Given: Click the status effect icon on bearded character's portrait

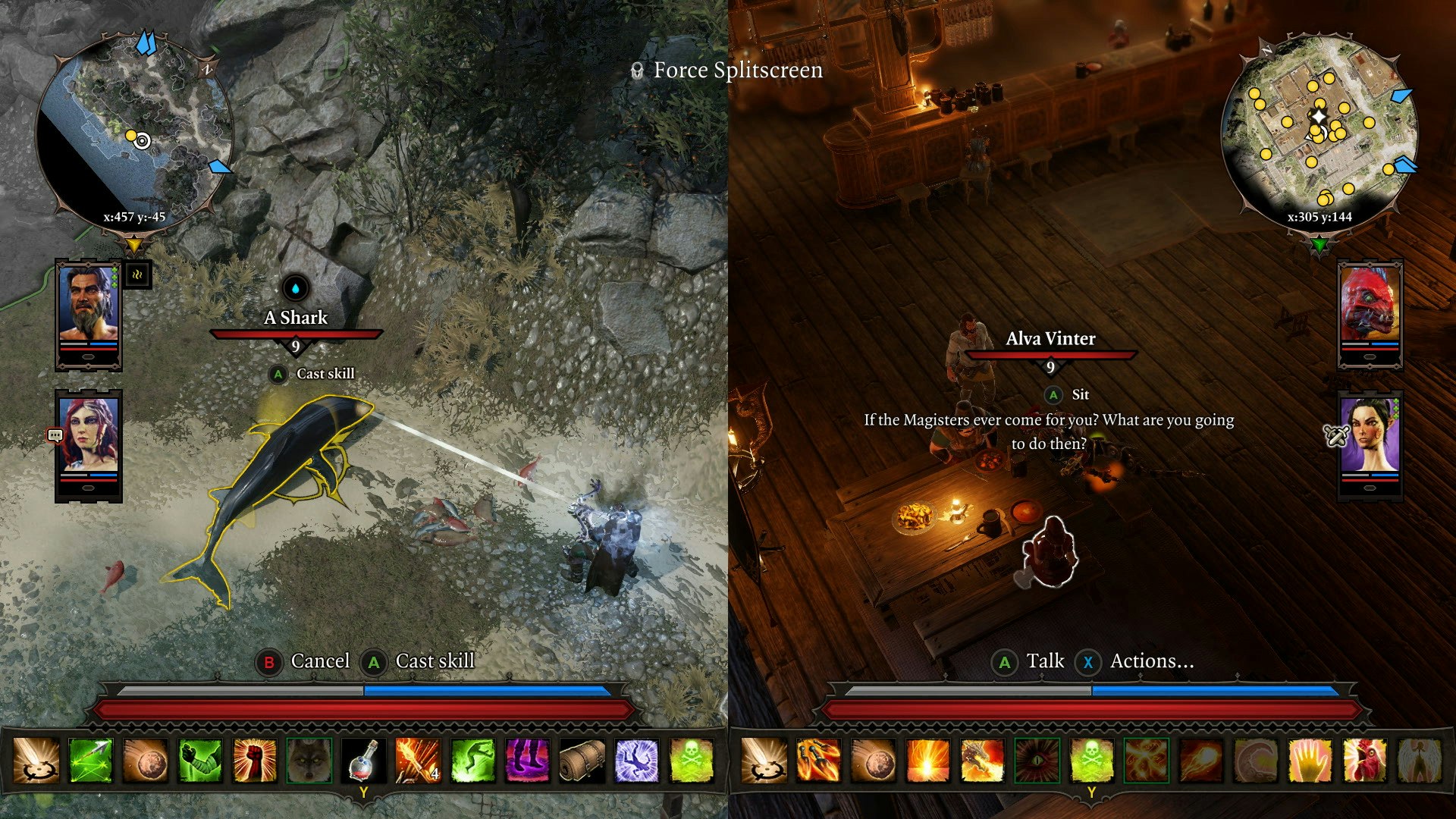Looking at the screenshot, I should click(136, 275).
